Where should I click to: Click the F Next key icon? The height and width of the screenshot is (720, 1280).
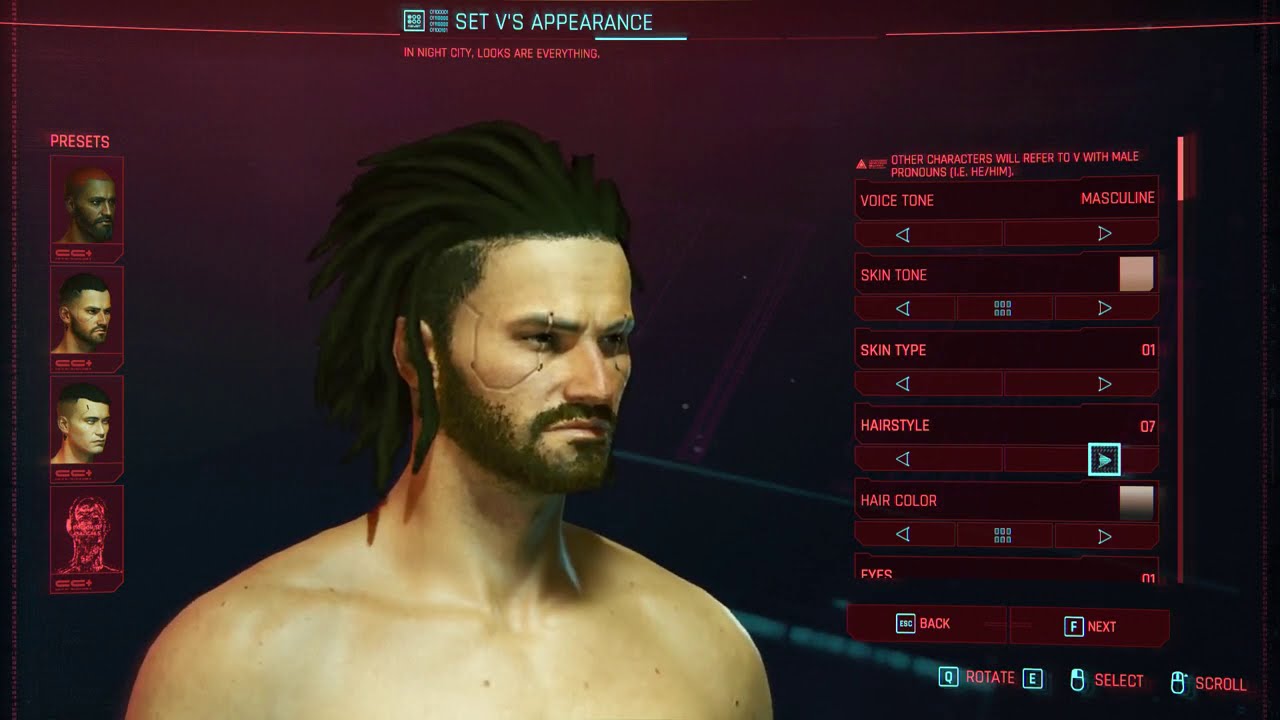pyautogui.click(x=1074, y=624)
